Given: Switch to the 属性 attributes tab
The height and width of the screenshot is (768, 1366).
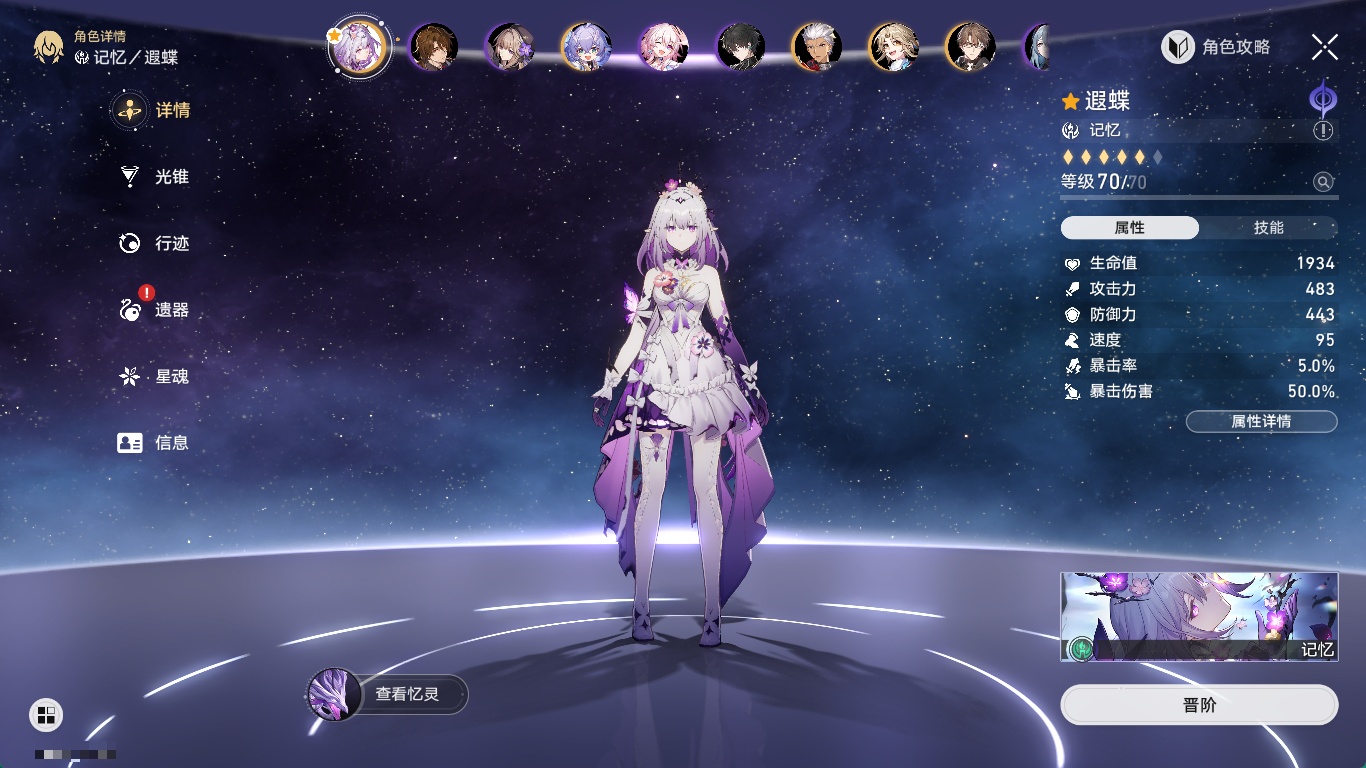Looking at the screenshot, I should pos(1130,228).
